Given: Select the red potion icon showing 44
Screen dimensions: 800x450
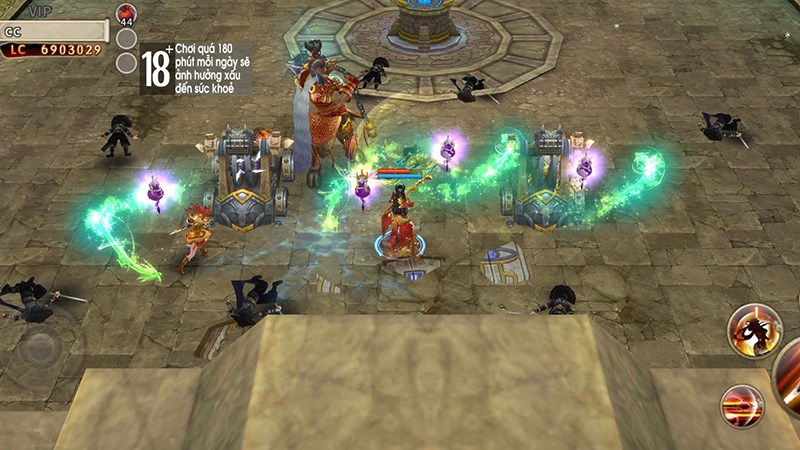Looking at the screenshot, I should click(126, 15).
